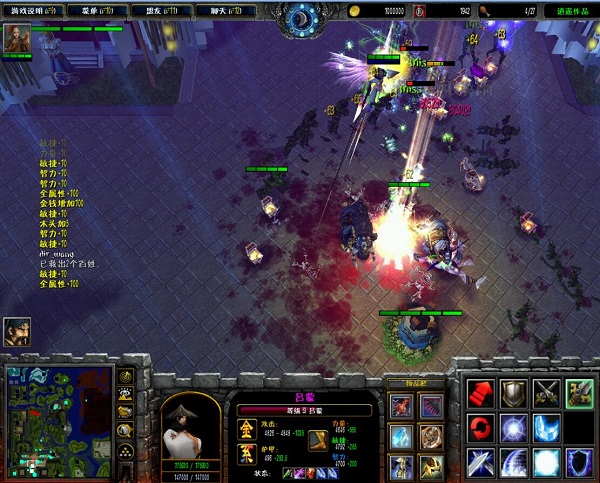The width and height of the screenshot is (600, 483).
Task: Cast the white starburst flash ability
Action: tap(514, 428)
